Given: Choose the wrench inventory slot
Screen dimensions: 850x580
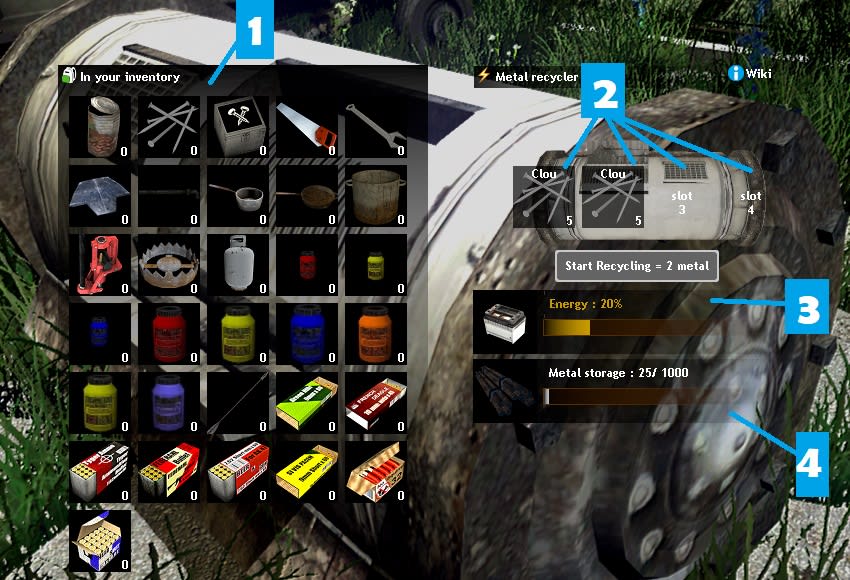Looking at the screenshot, I should [375, 127].
